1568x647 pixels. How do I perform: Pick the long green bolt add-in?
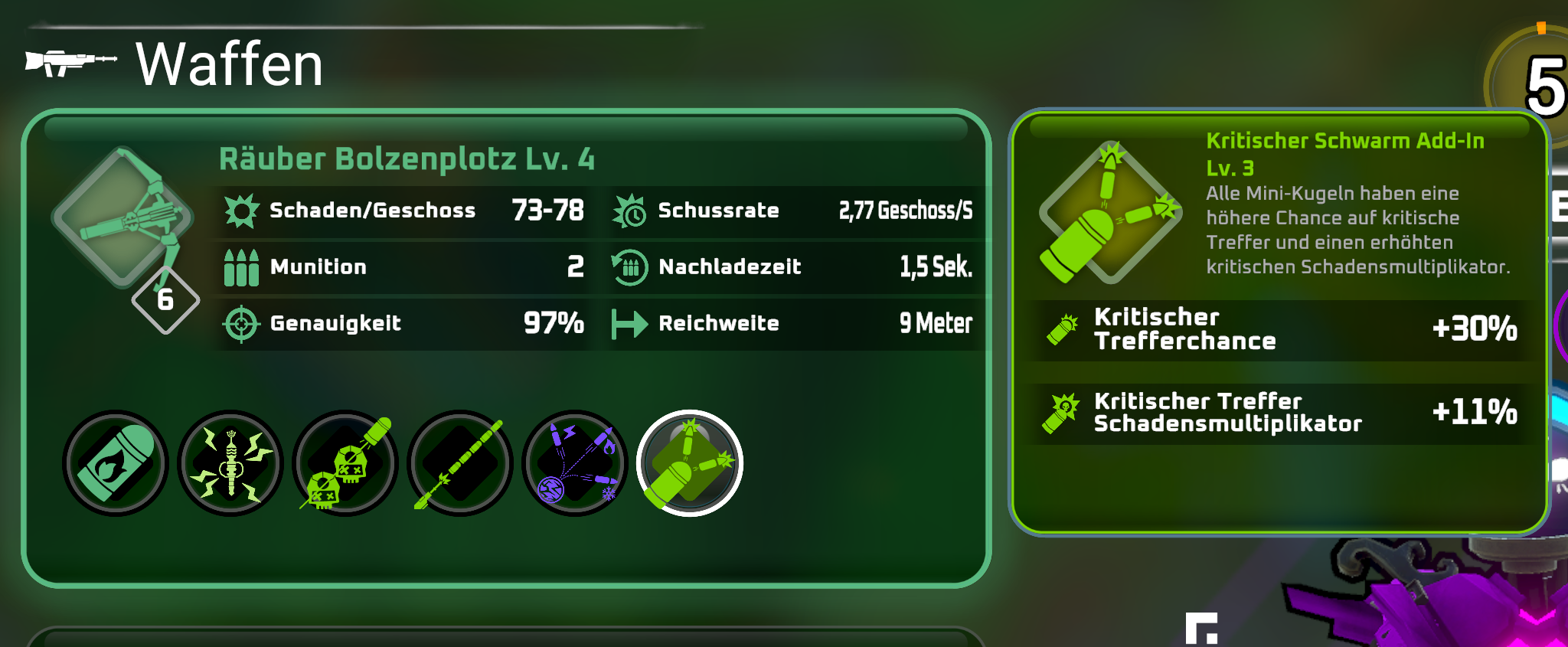point(460,464)
